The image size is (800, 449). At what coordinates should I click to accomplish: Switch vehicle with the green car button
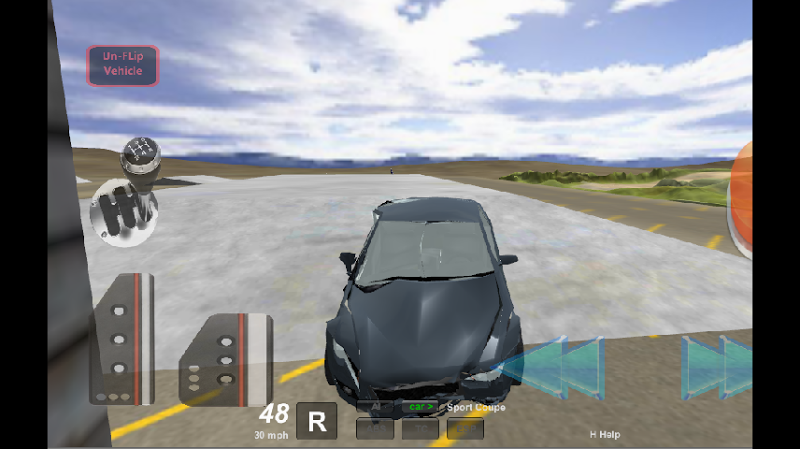[x=420, y=407]
